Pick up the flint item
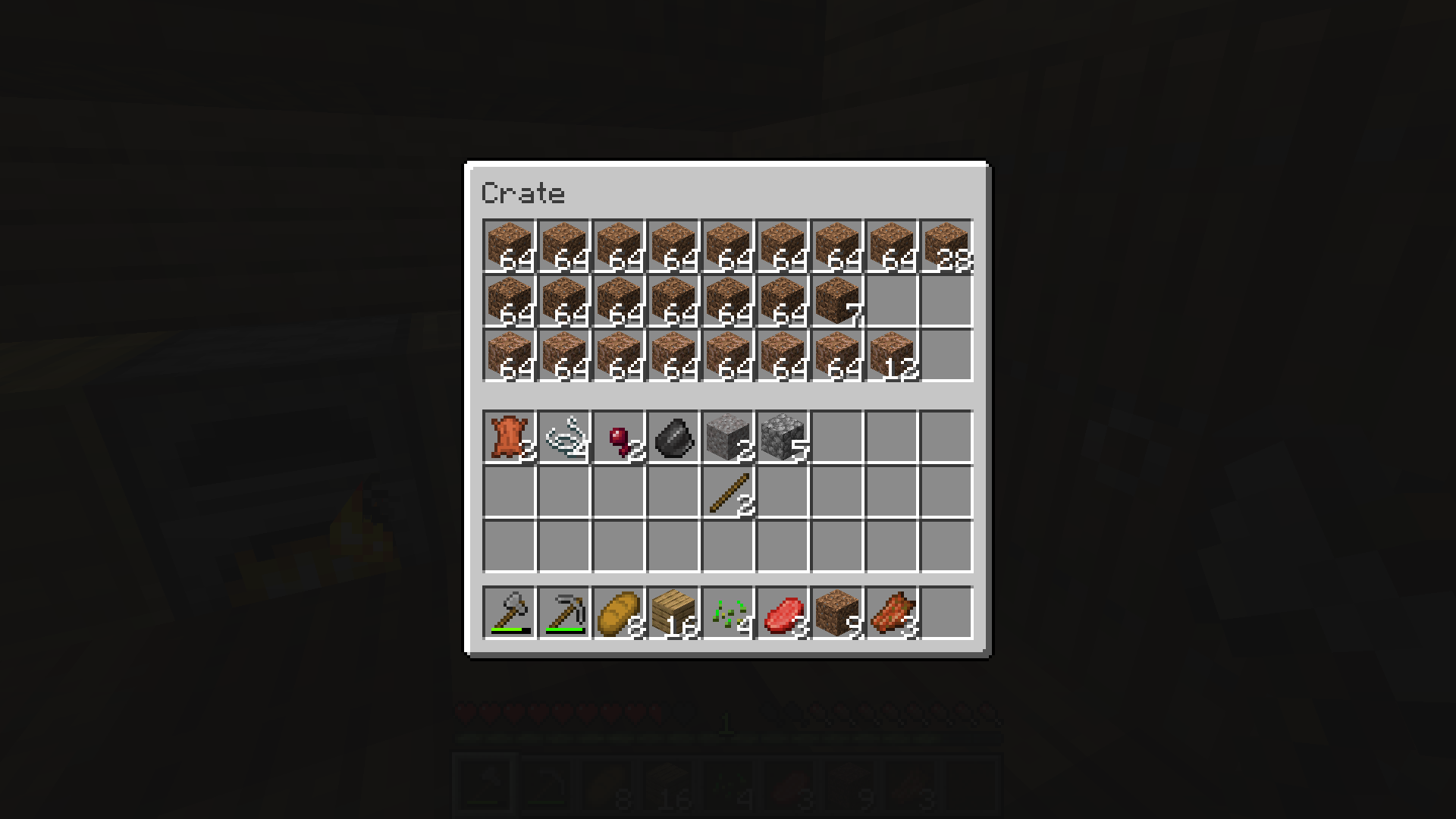 pyautogui.click(x=673, y=438)
